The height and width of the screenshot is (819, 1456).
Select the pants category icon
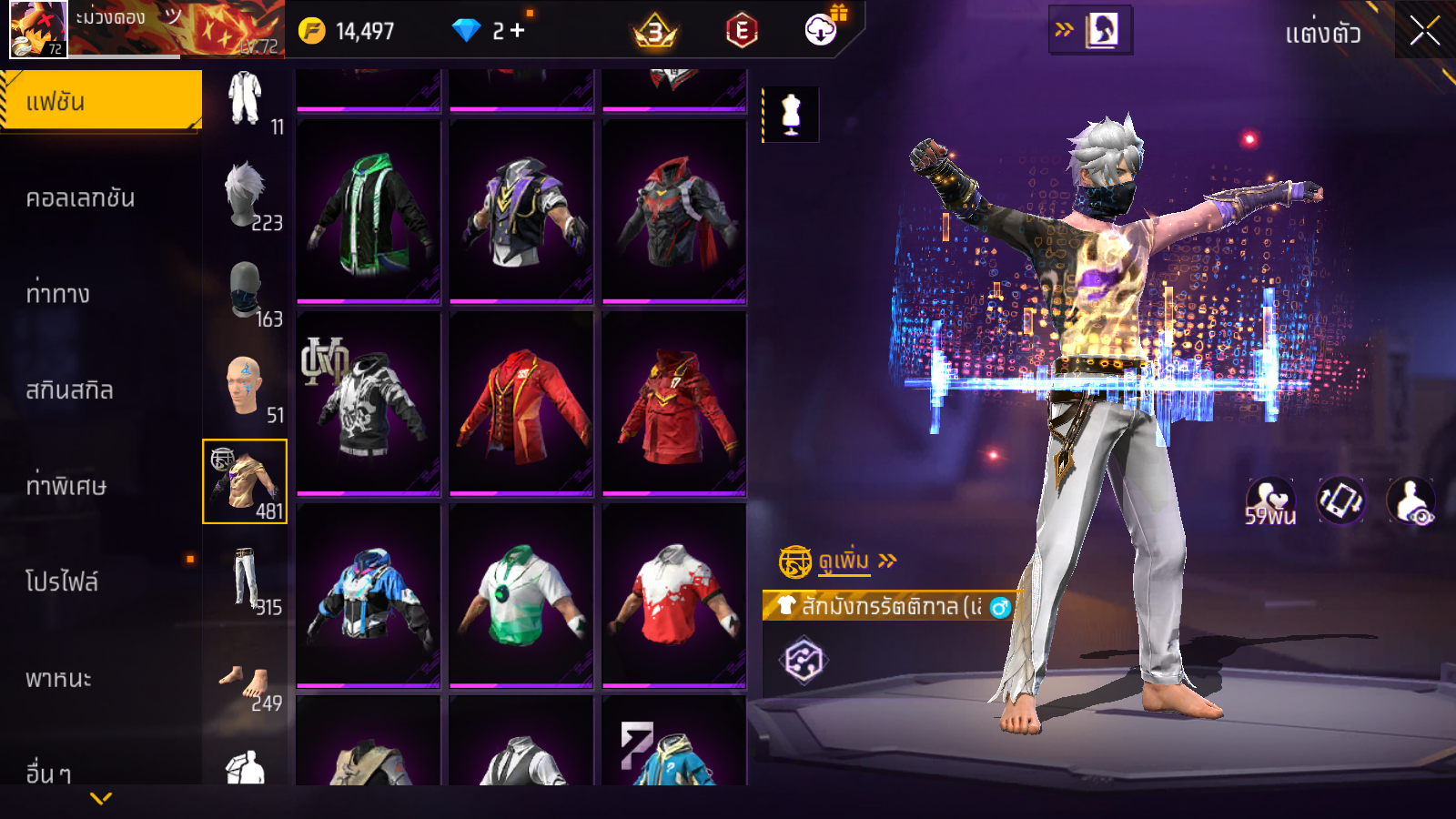(245, 578)
